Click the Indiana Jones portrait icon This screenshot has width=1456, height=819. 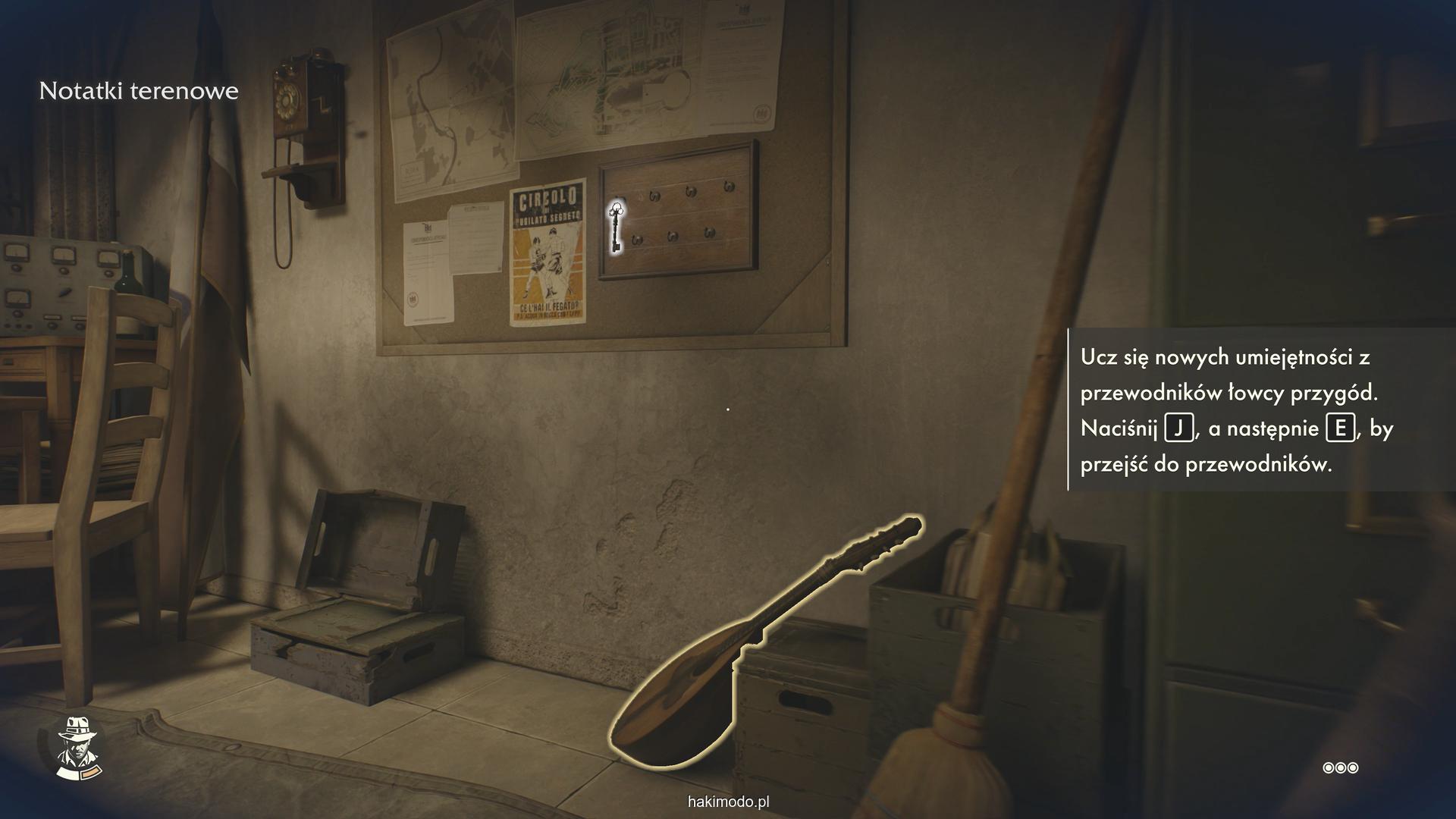(x=80, y=747)
